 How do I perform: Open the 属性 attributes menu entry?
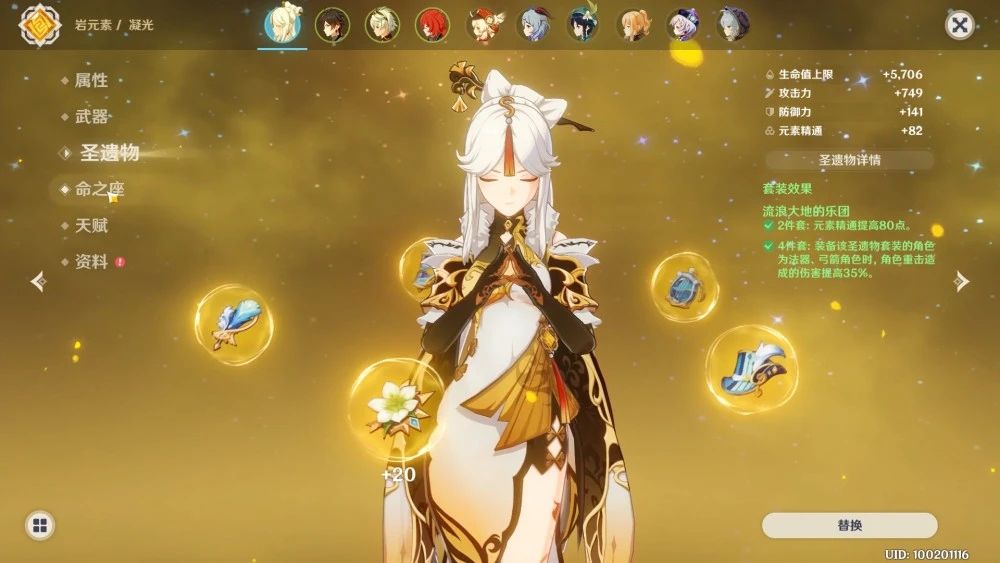pos(91,81)
